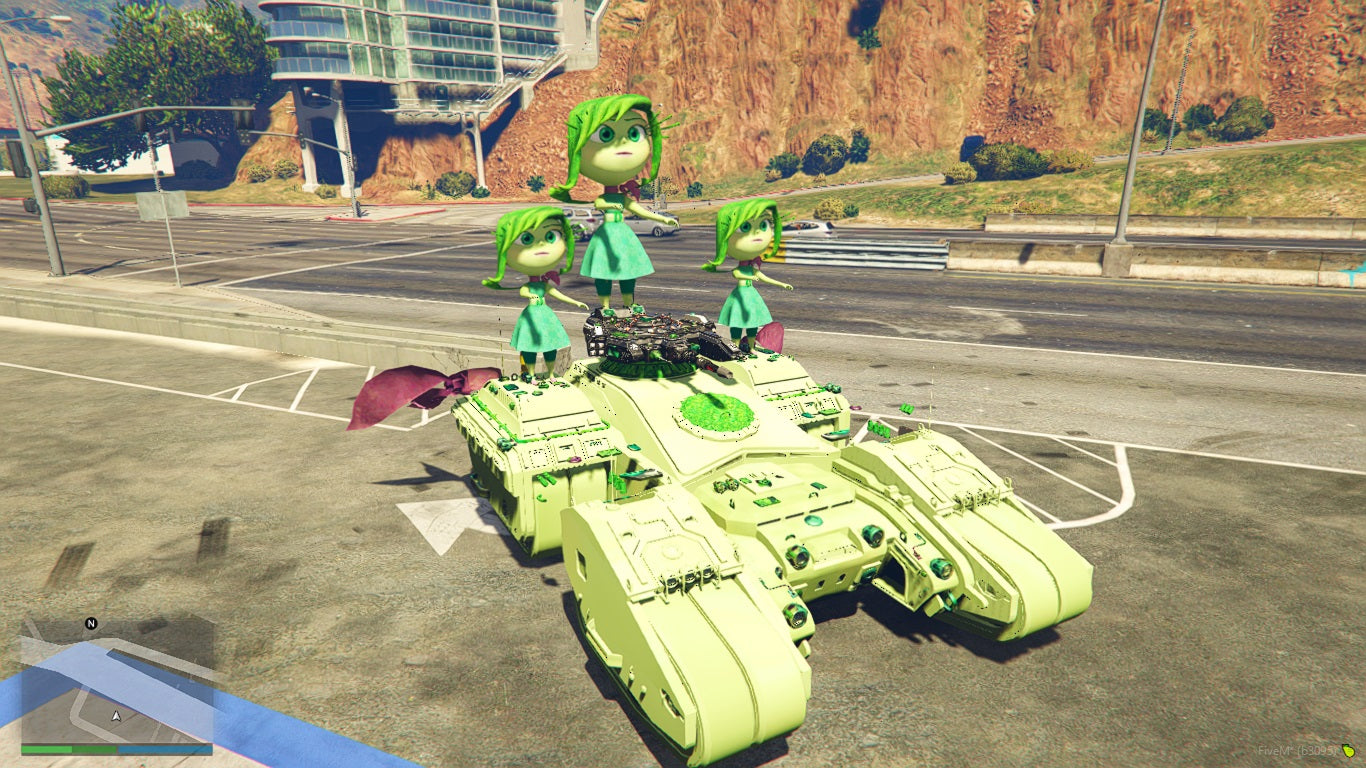Select the player arrow marker on the minimap
1366x768 pixels.
point(116,717)
